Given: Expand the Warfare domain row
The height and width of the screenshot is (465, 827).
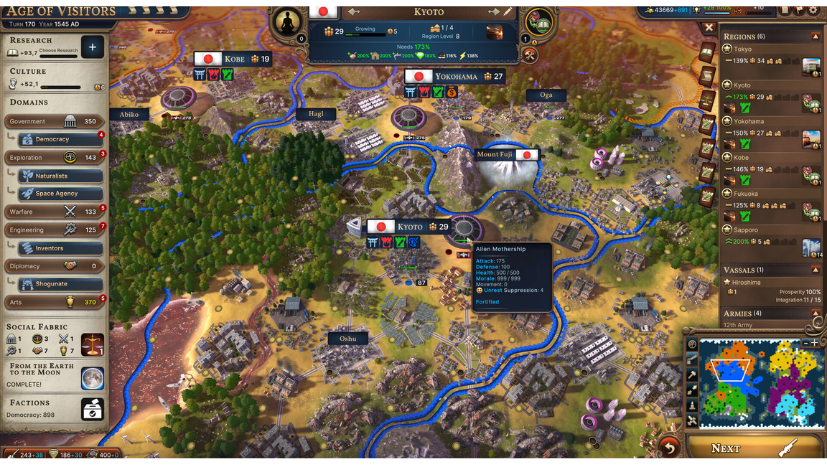Looking at the screenshot, I should (56, 211).
